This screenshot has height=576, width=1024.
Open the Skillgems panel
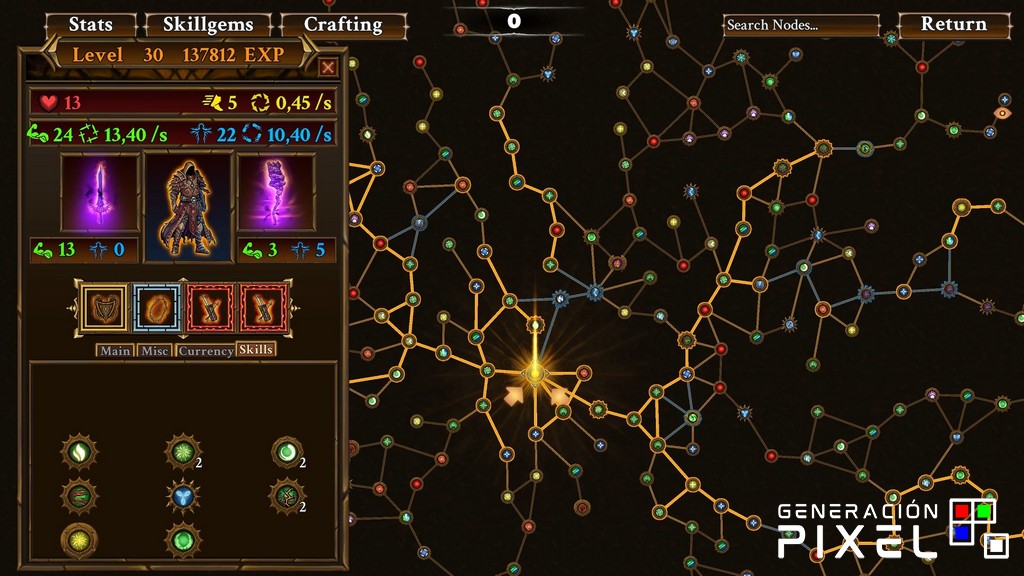tap(207, 24)
